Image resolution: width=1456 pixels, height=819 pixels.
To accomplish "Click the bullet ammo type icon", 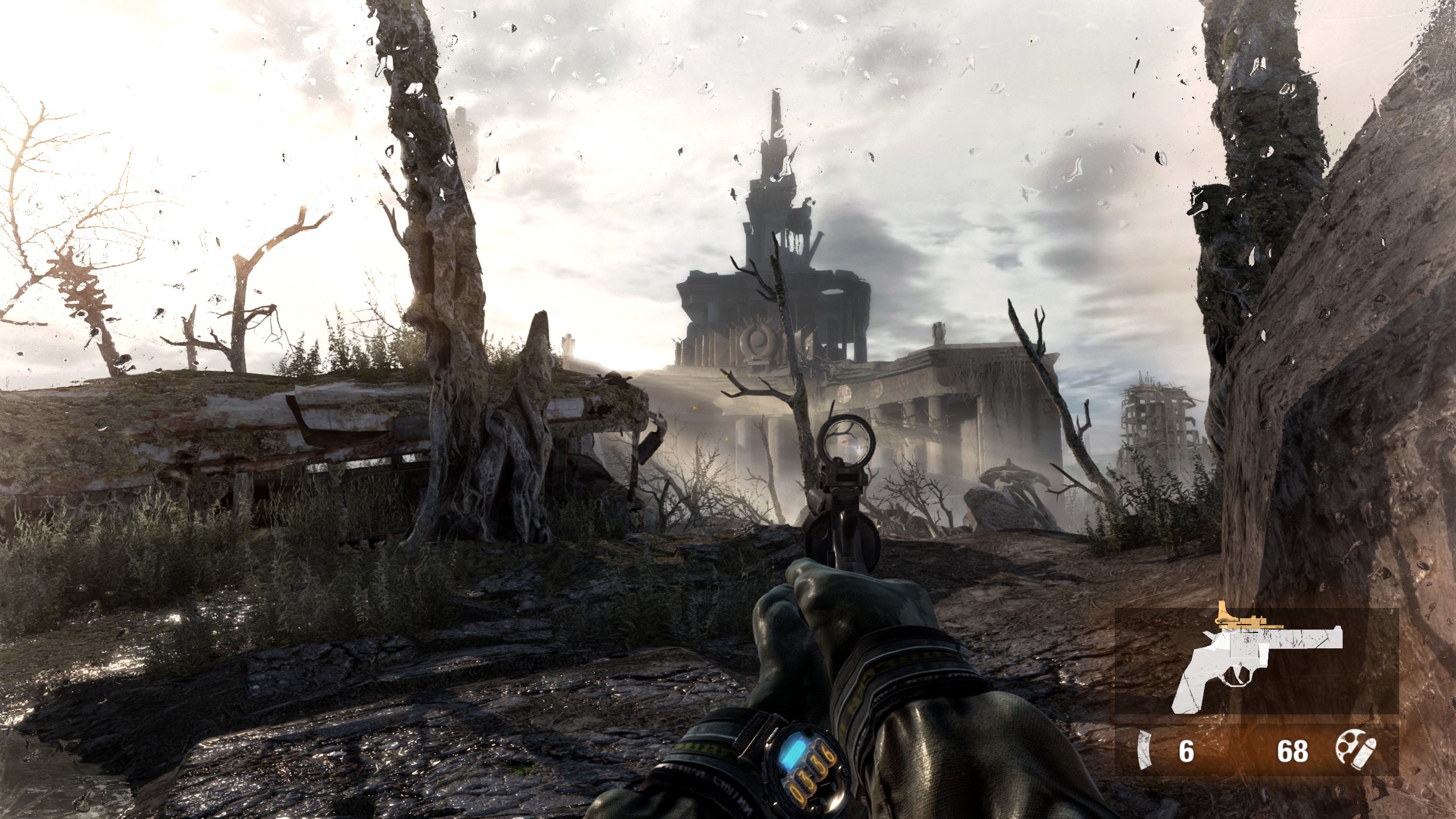I will [1356, 751].
